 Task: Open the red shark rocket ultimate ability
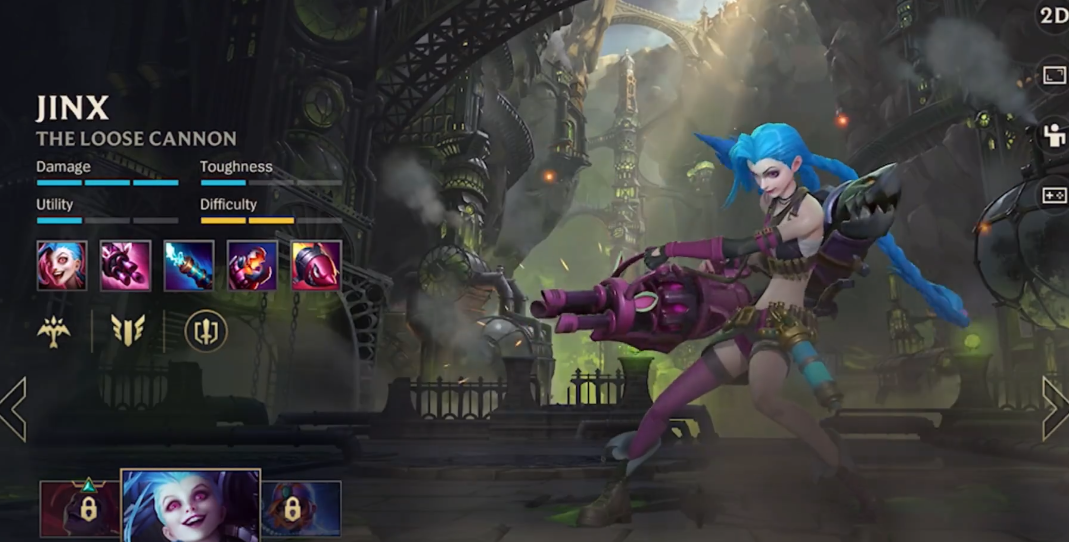click(x=316, y=266)
